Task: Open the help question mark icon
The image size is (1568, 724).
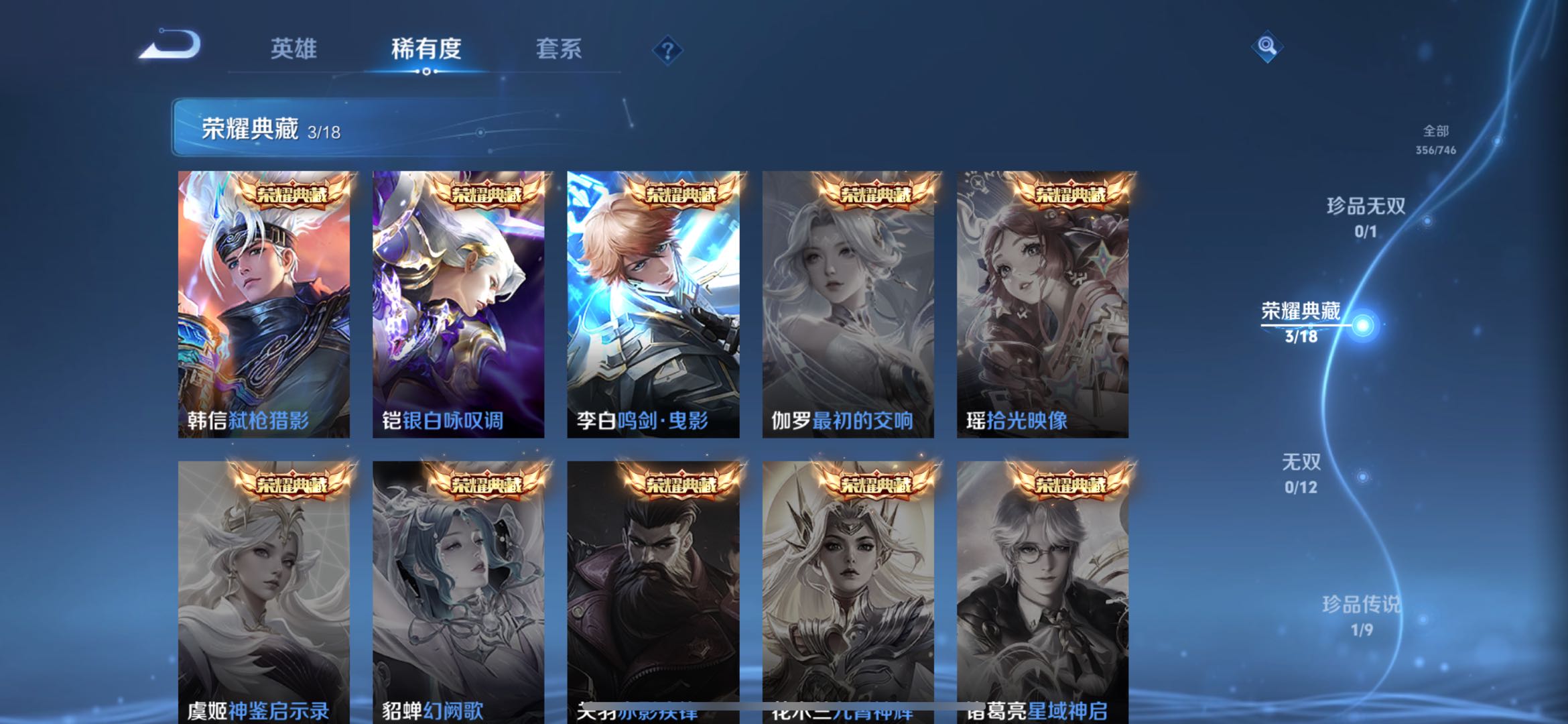Action: pyautogui.click(x=668, y=50)
